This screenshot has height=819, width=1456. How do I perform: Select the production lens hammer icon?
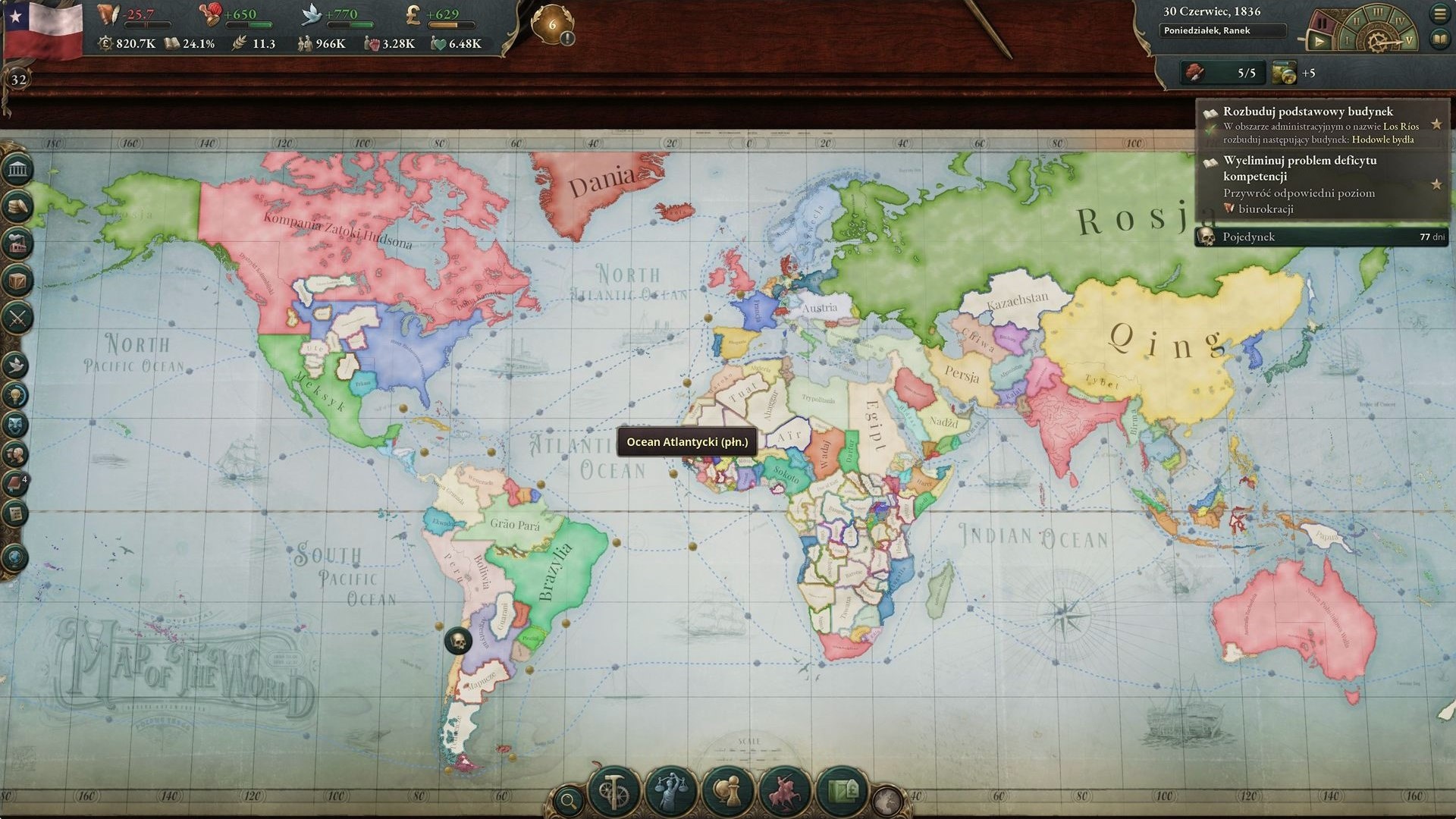click(614, 791)
